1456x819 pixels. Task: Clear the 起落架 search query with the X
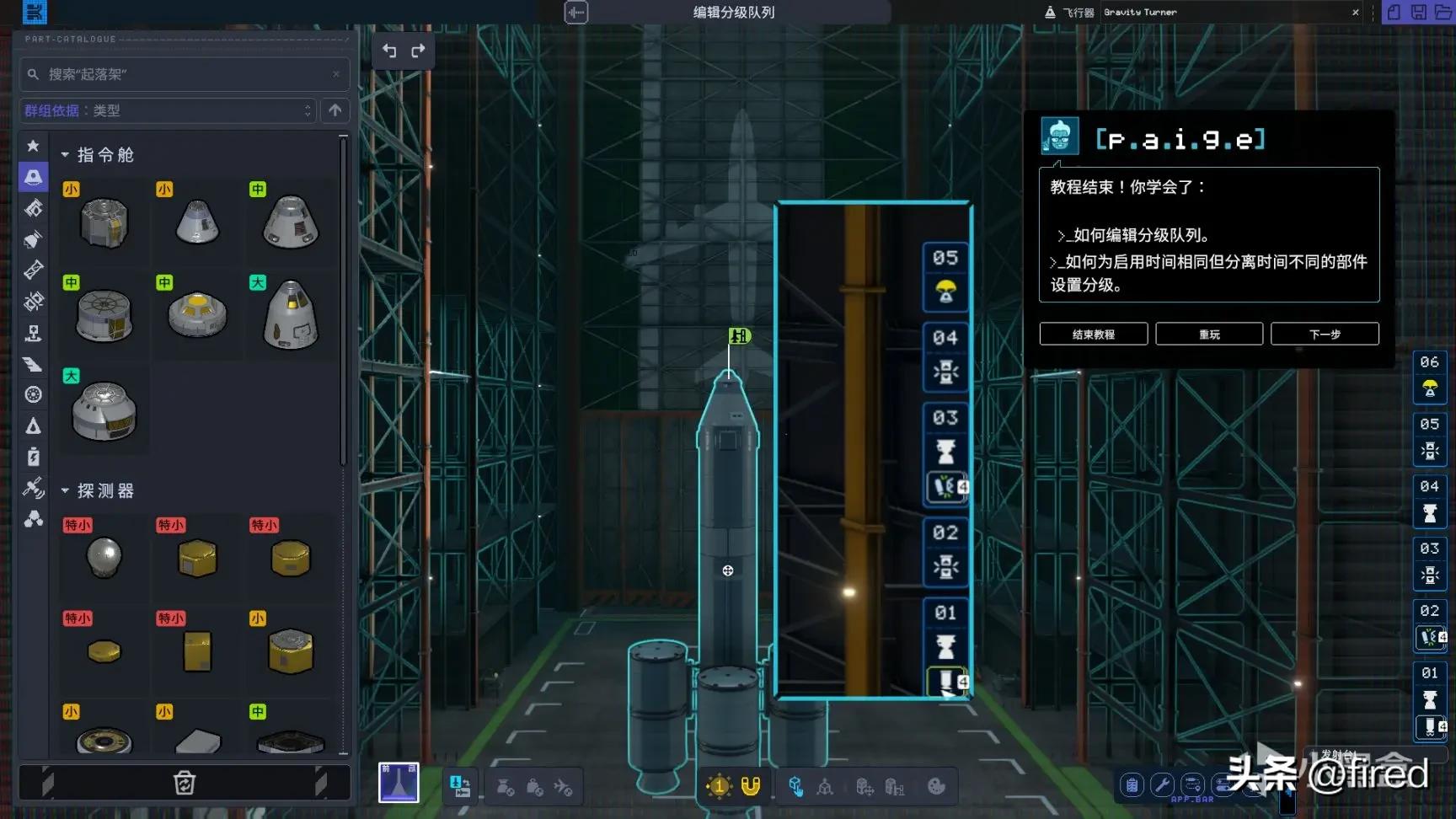click(x=335, y=74)
